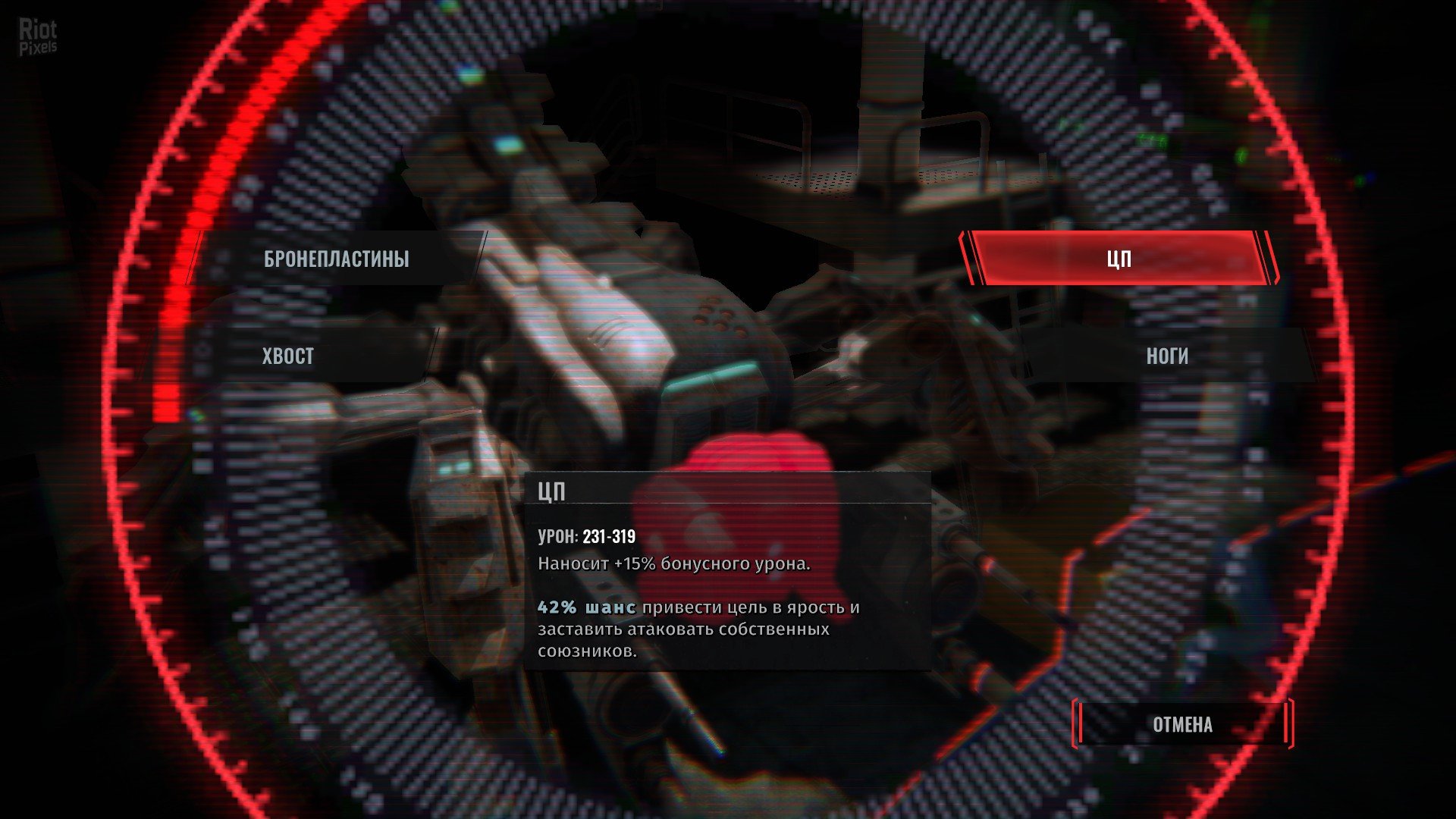Choose ХВОСТ as the target
1456x819 pixels.
click(x=288, y=356)
